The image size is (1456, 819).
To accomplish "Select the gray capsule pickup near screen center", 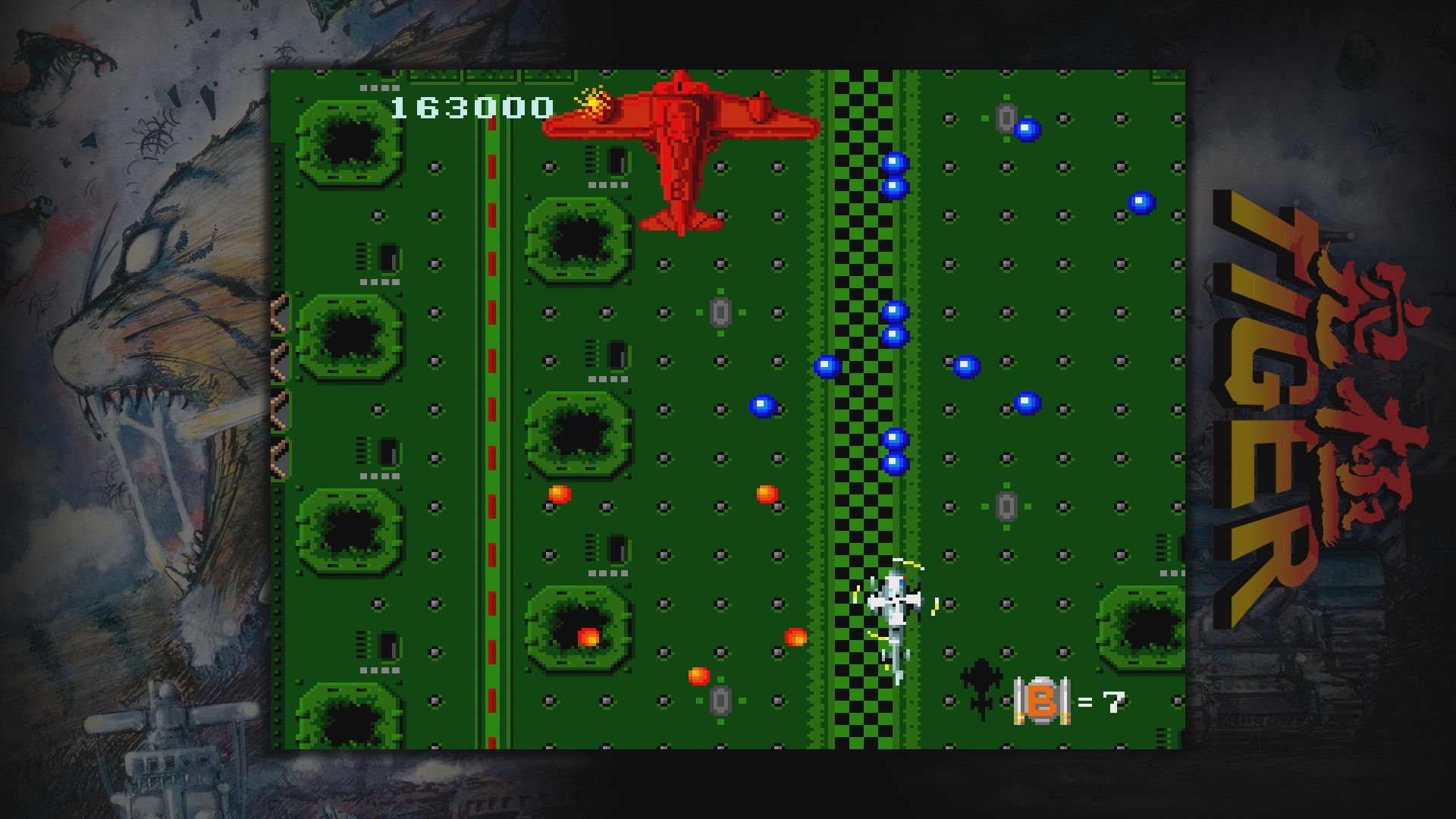I will click(x=720, y=311).
